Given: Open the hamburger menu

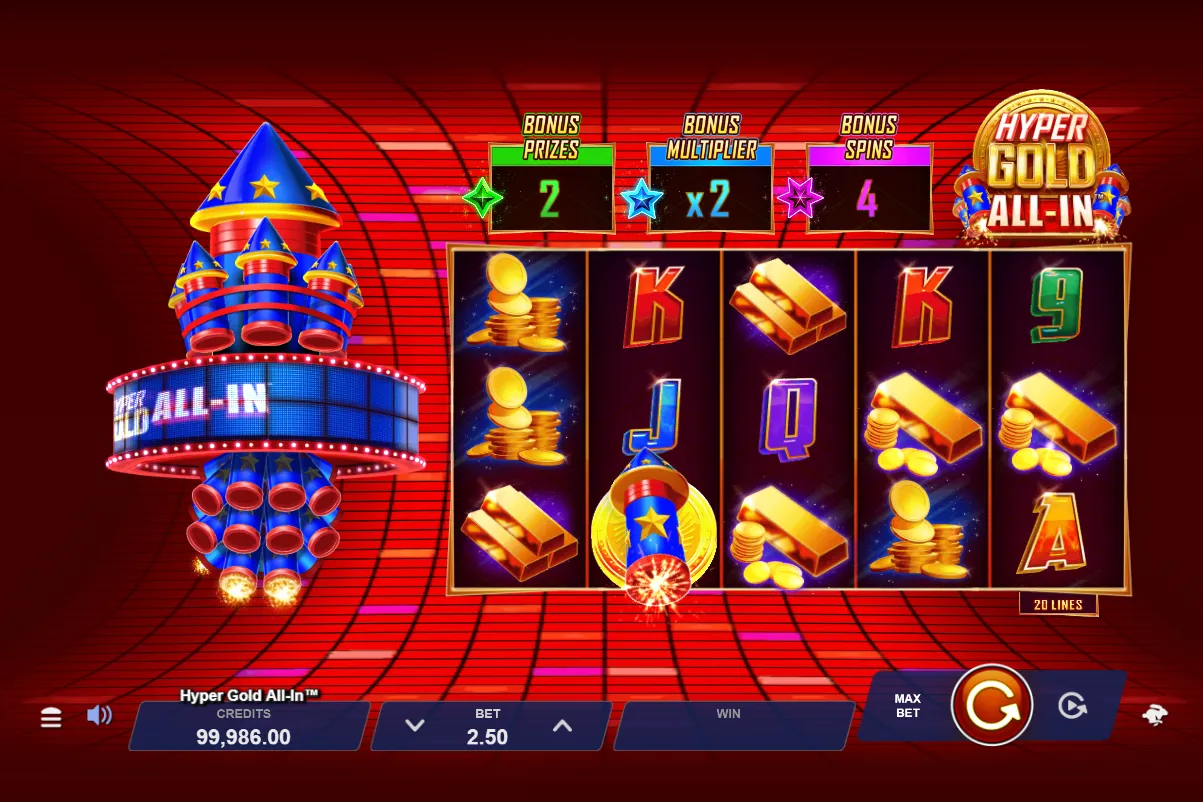Looking at the screenshot, I should coord(51,718).
